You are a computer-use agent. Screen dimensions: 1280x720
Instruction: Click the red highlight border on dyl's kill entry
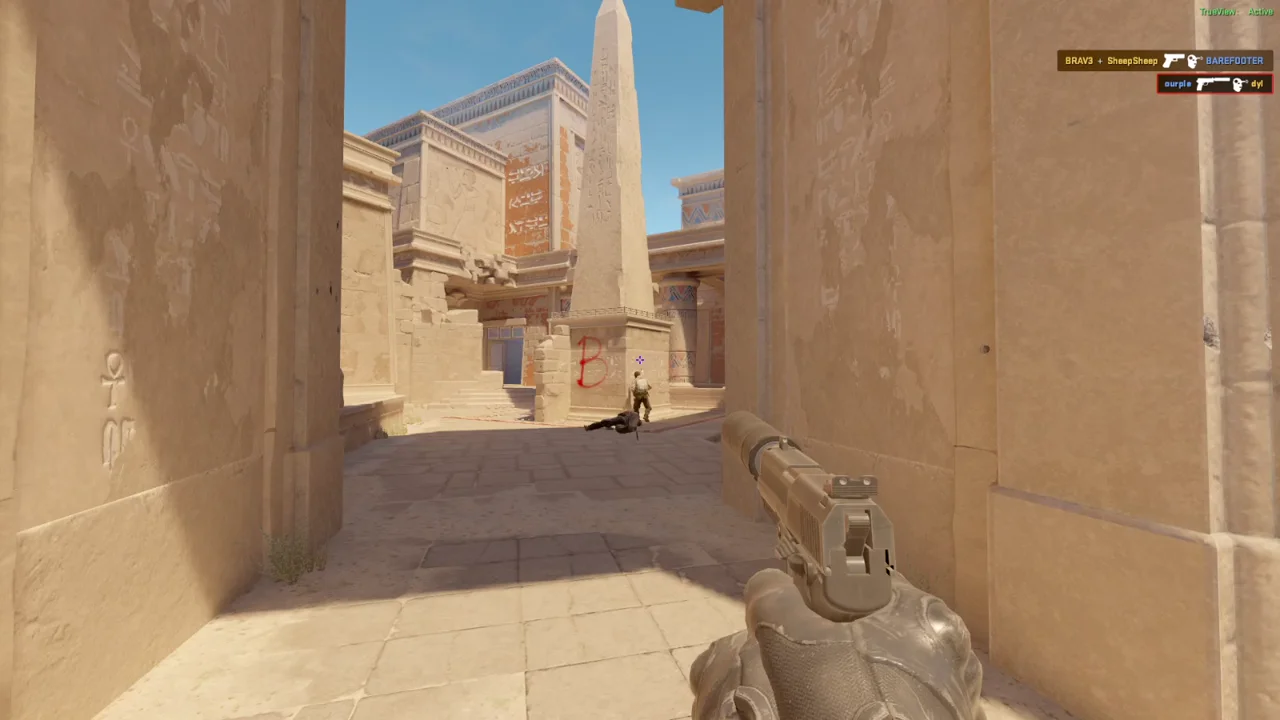1158,84
